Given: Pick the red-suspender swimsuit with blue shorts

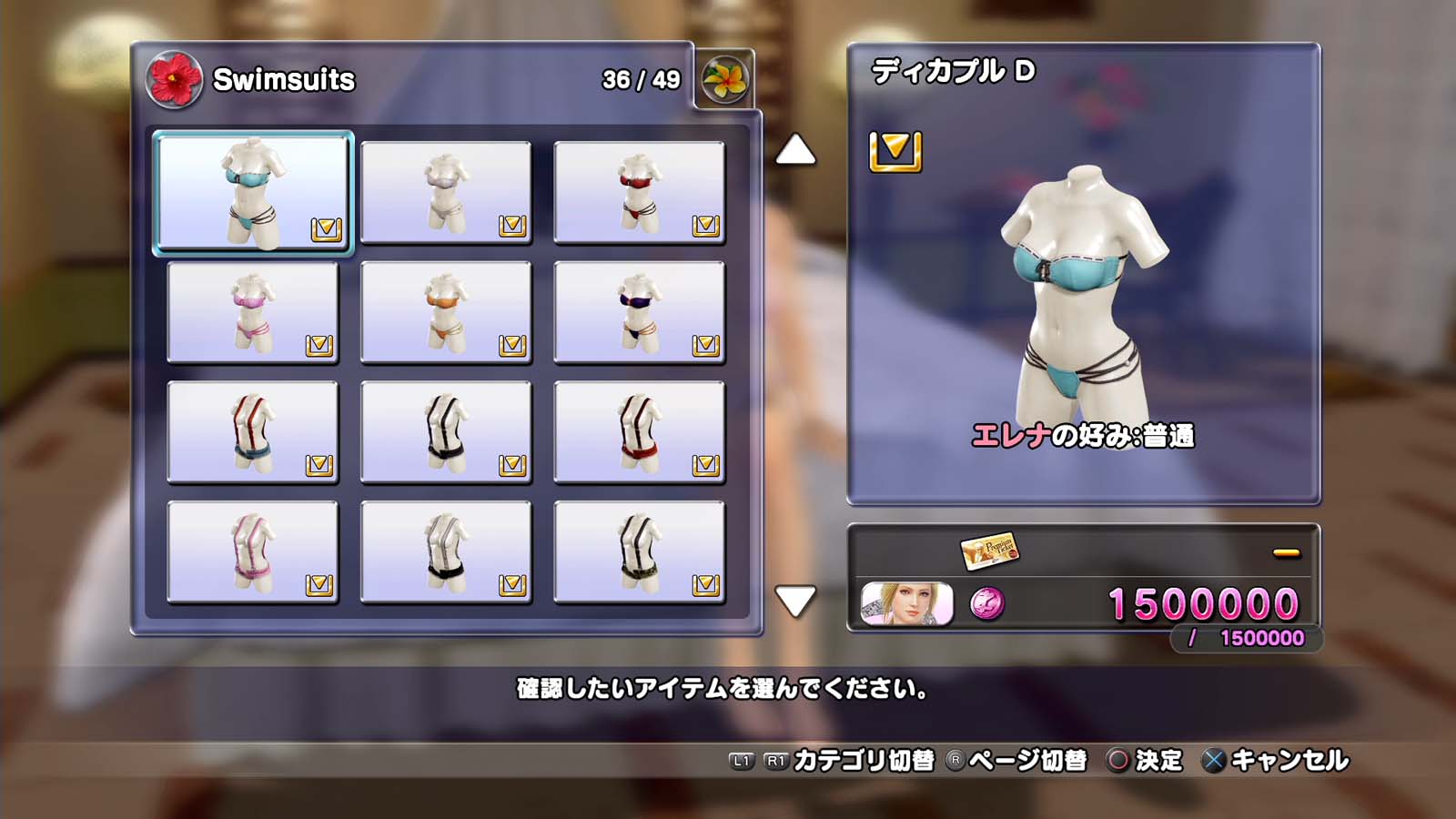Looking at the screenshot, I should (253, 432).
